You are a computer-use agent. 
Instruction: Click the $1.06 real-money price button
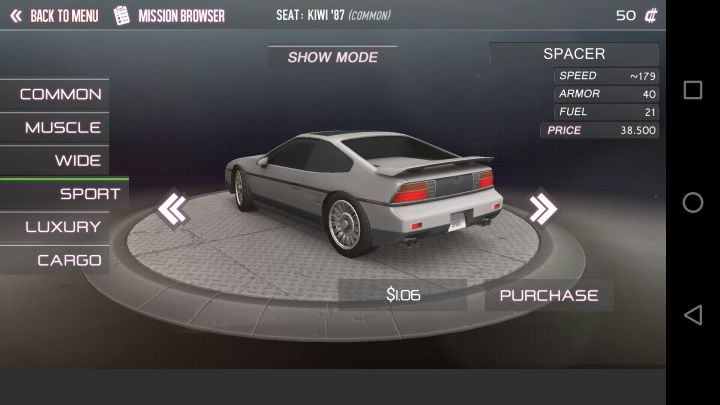point(403,295)
